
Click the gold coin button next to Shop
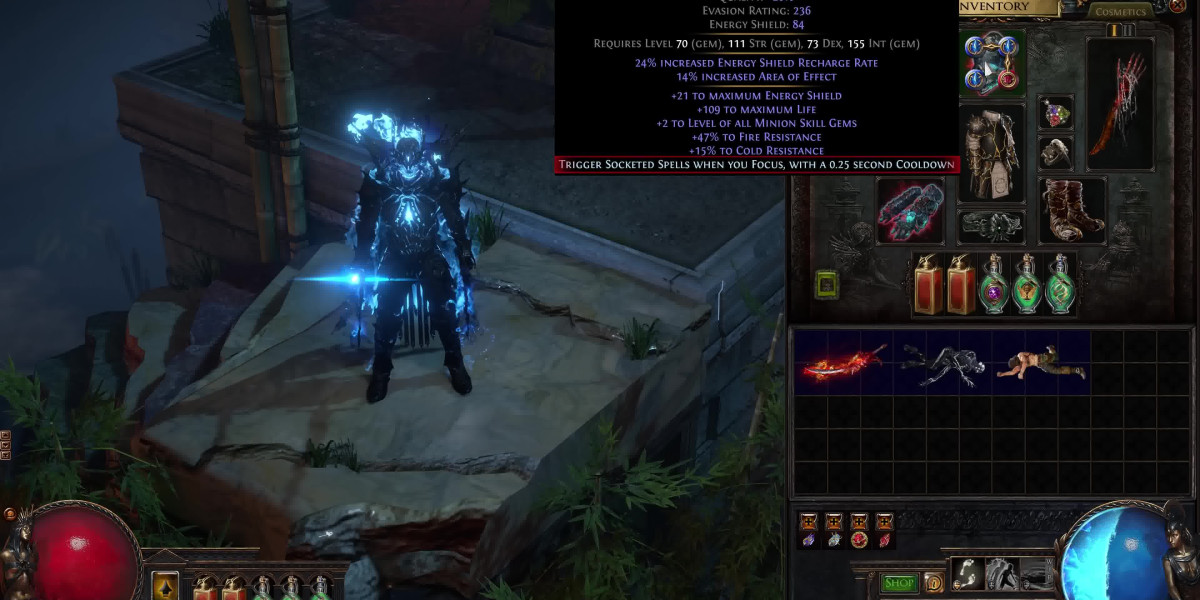pyautogui.click(x=934, y=582)
